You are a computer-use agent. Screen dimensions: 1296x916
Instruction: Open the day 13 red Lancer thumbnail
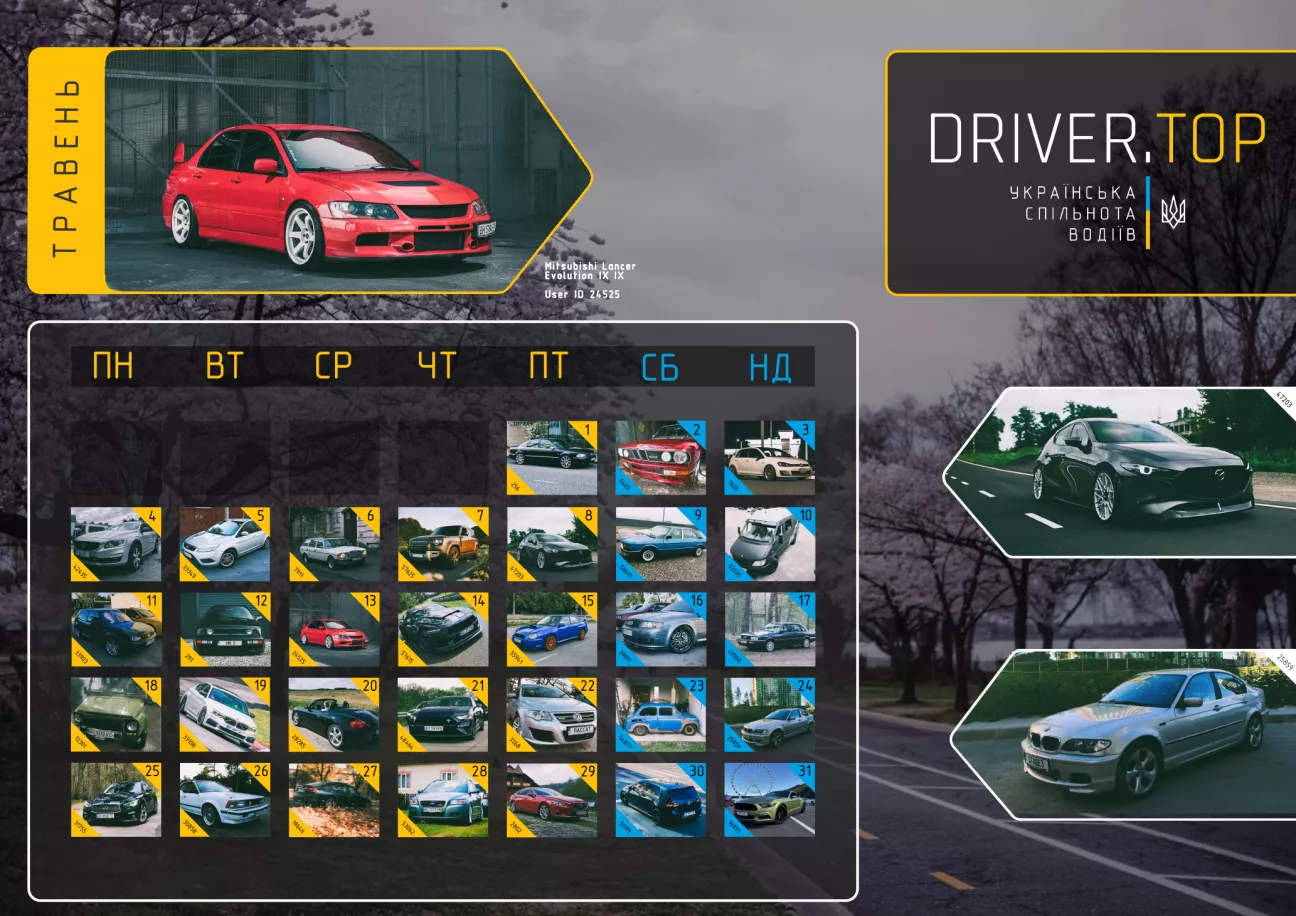334,630
